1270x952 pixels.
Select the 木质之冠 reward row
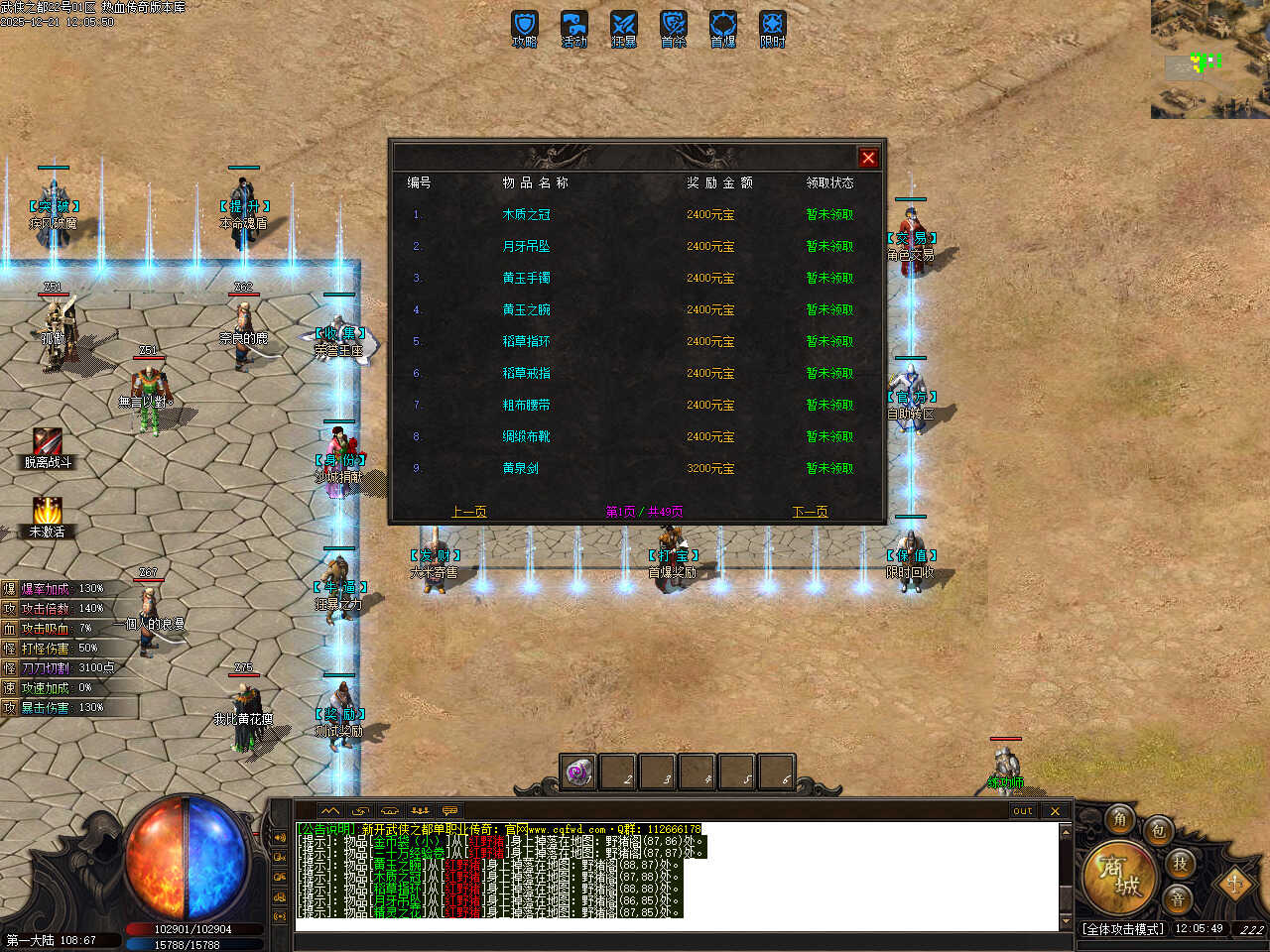tap(526, 214)
